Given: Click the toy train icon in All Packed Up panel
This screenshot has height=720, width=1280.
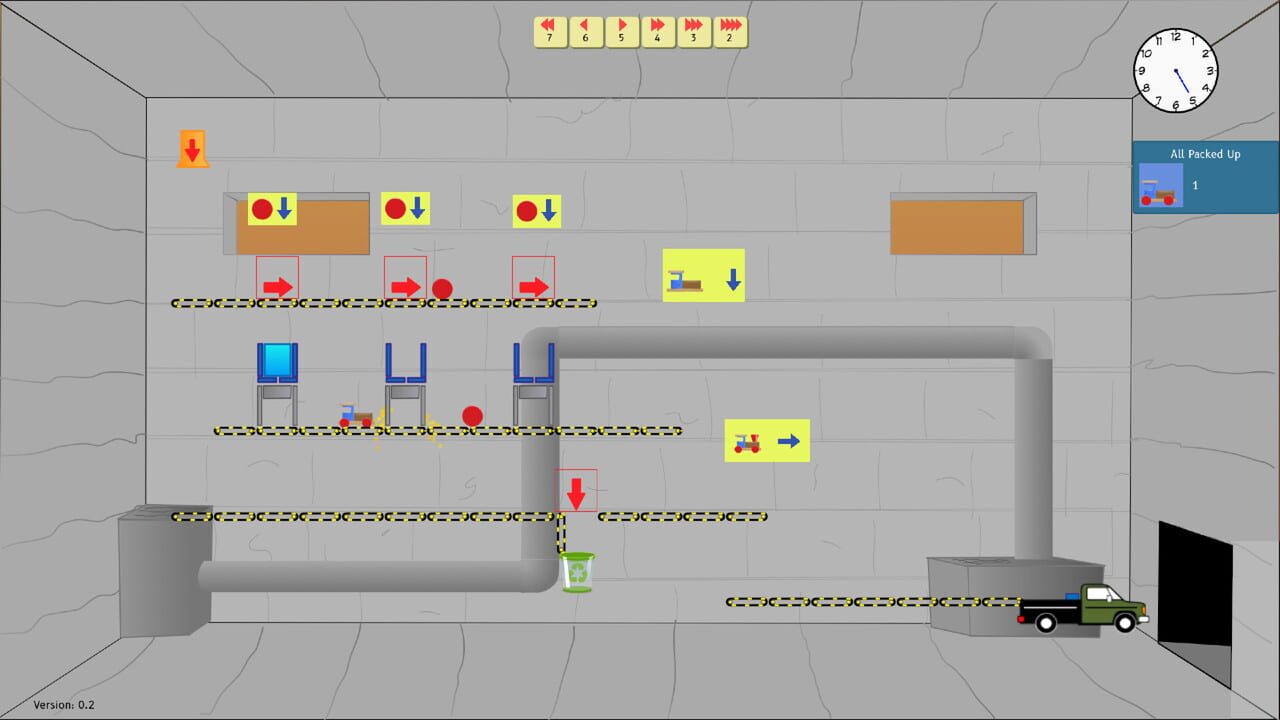Looking at the screenshot, I should point(1159,186).
